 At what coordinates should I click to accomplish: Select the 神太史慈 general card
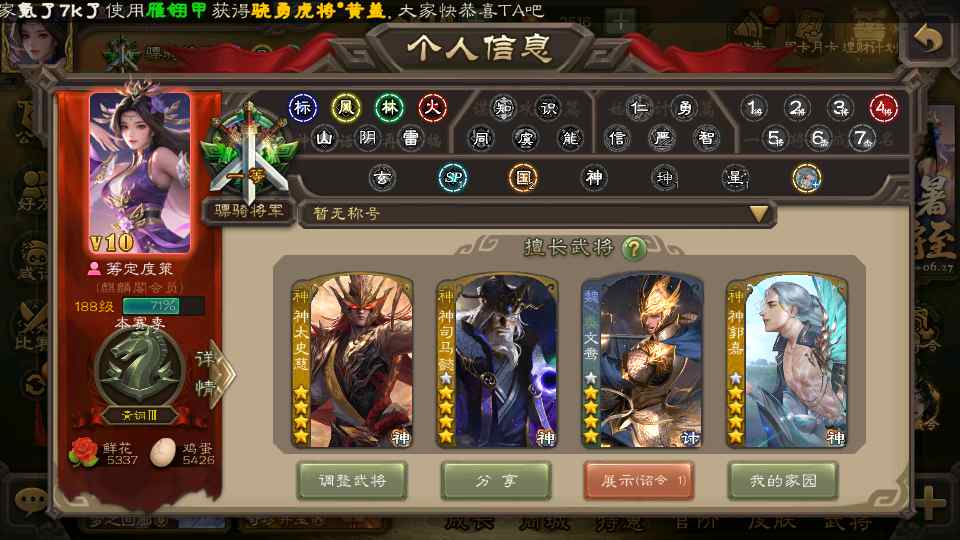(350, 360)
